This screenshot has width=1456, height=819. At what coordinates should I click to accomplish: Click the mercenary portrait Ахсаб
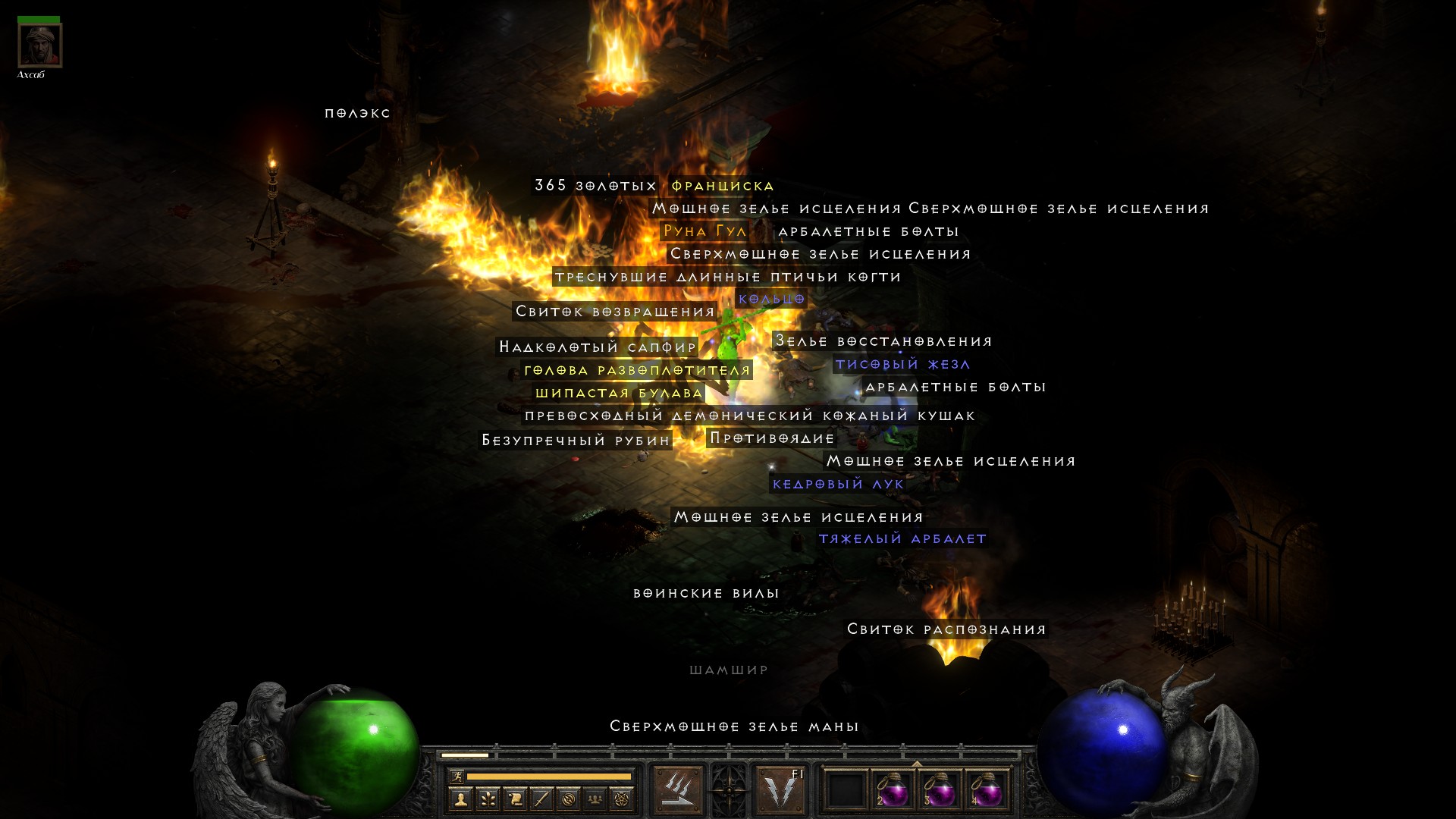click(x=39, y=45)
